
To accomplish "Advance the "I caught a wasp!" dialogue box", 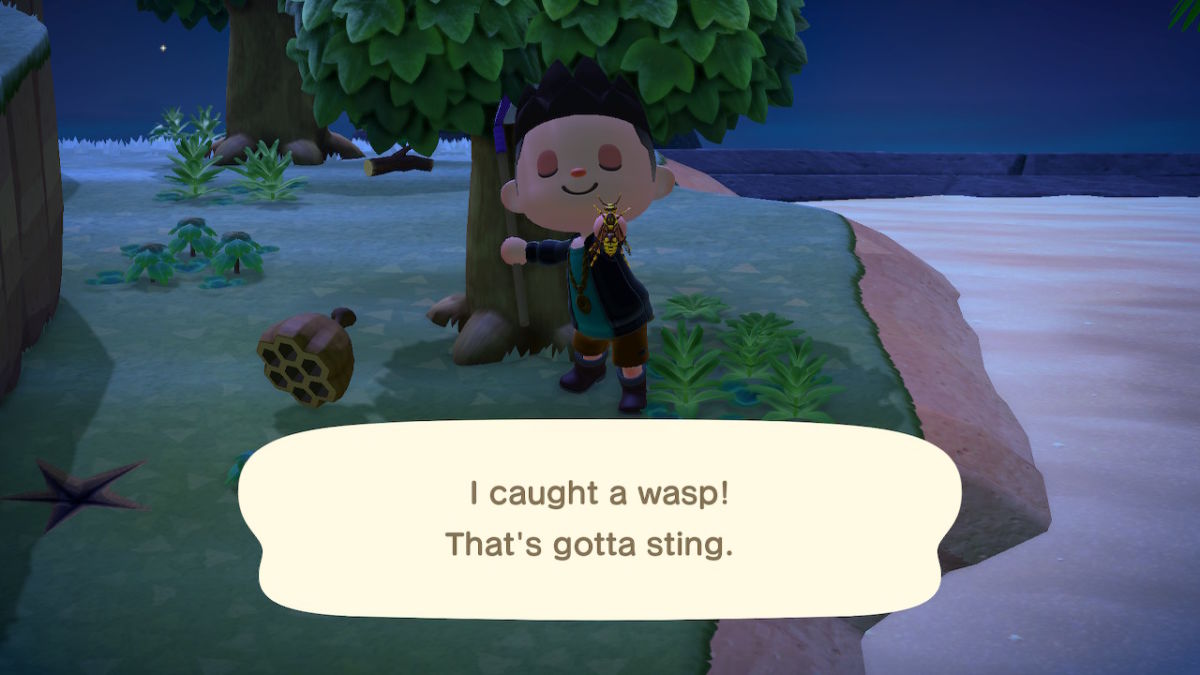I will click(598, 520).
